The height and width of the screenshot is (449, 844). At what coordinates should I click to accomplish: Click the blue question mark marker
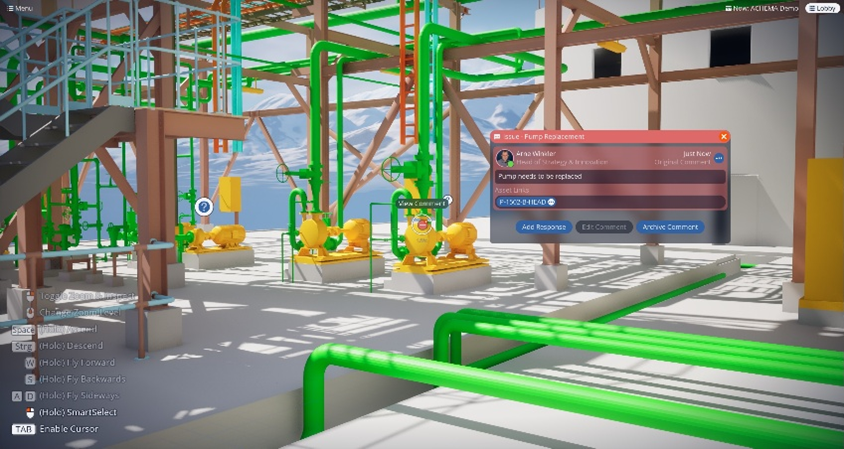coord(204,207)
